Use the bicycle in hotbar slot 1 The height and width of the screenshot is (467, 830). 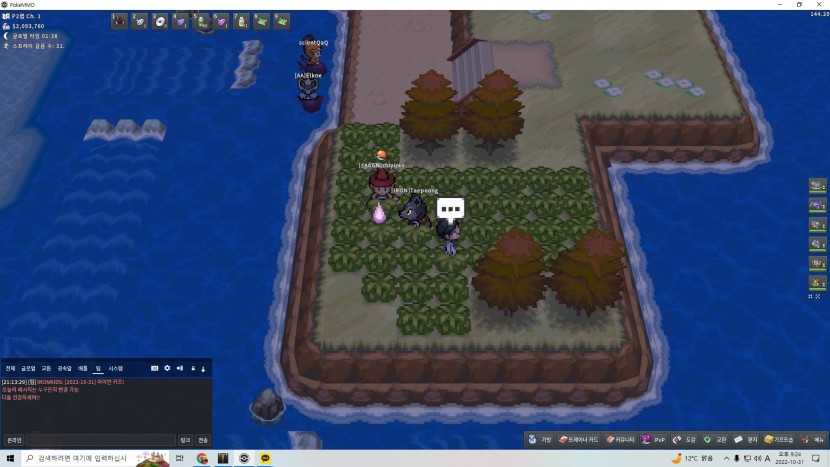click(x=120, y=20)
